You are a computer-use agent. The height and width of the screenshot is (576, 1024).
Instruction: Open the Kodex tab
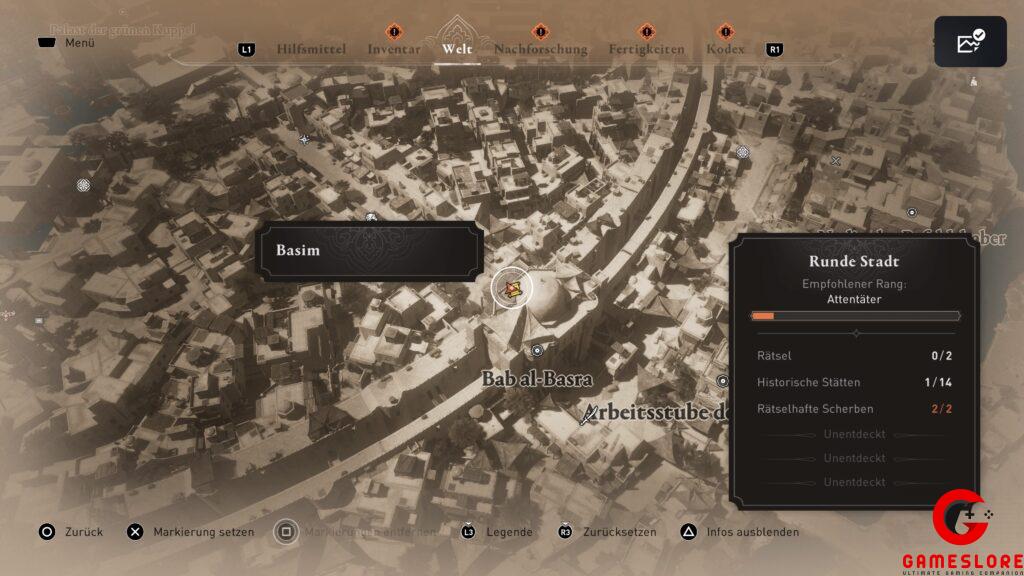(725, 49)
